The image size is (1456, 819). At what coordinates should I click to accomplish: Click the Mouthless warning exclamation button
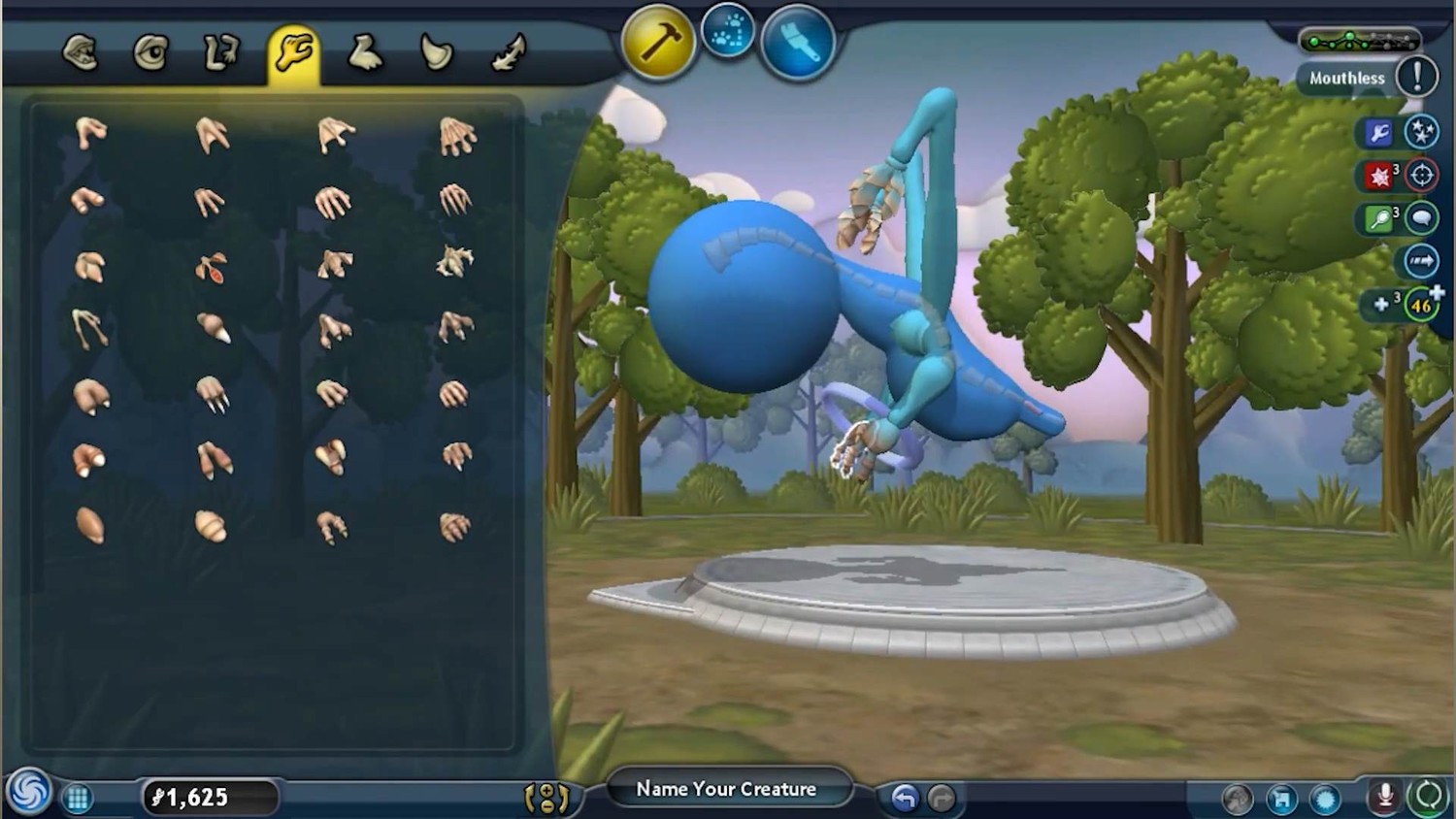click(x=1416, y=76)
